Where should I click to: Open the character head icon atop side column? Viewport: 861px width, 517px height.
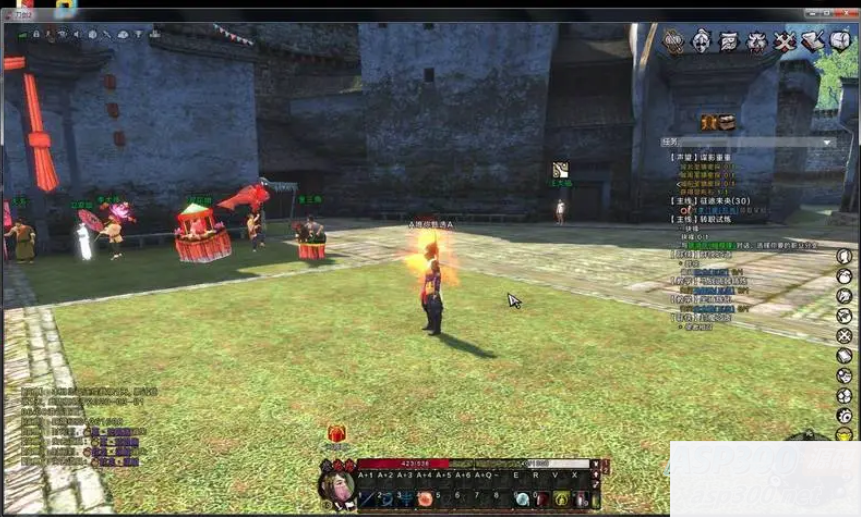tap(845, 256)
